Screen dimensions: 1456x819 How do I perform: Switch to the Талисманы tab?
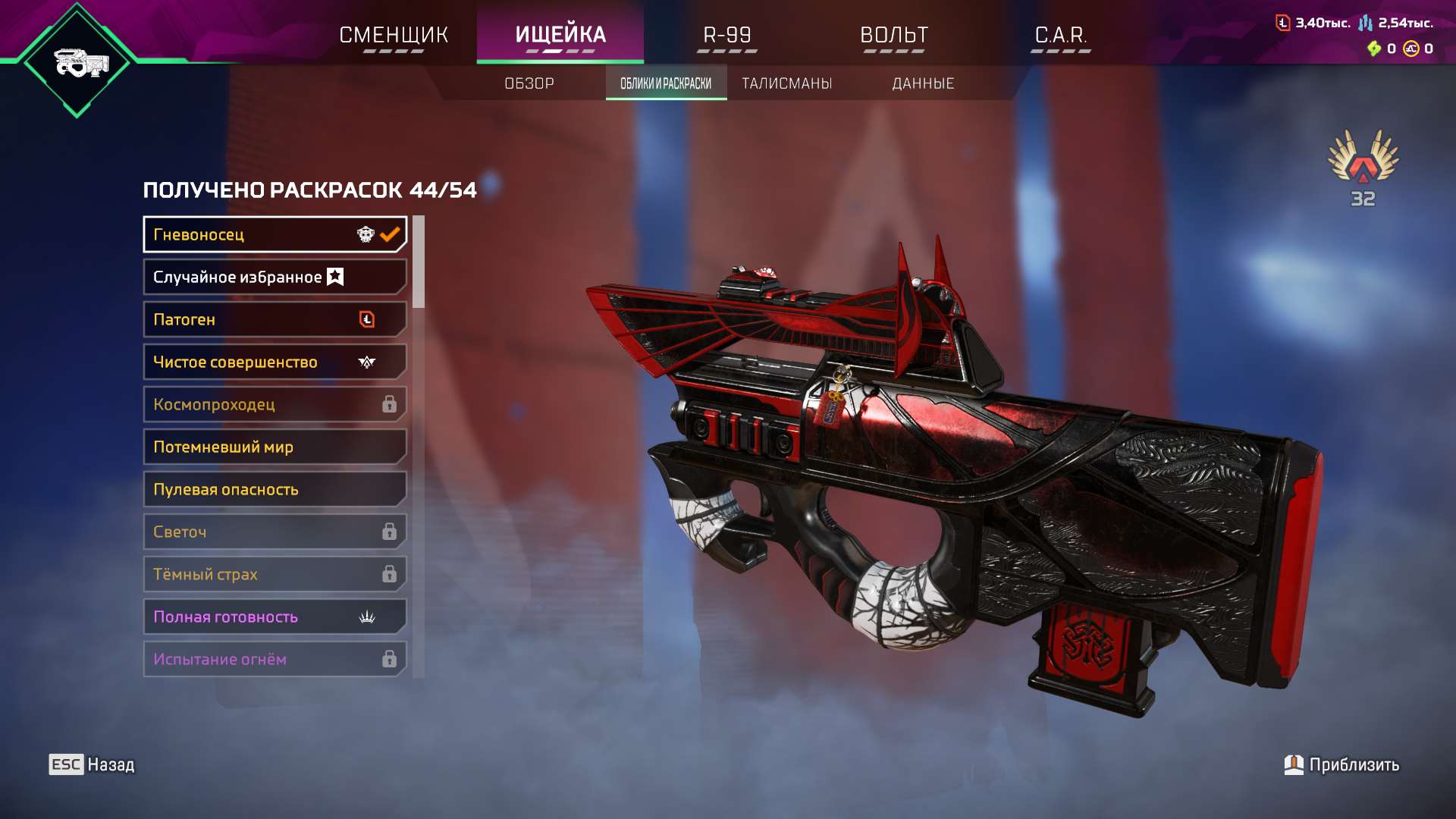(x=787, y=83)
